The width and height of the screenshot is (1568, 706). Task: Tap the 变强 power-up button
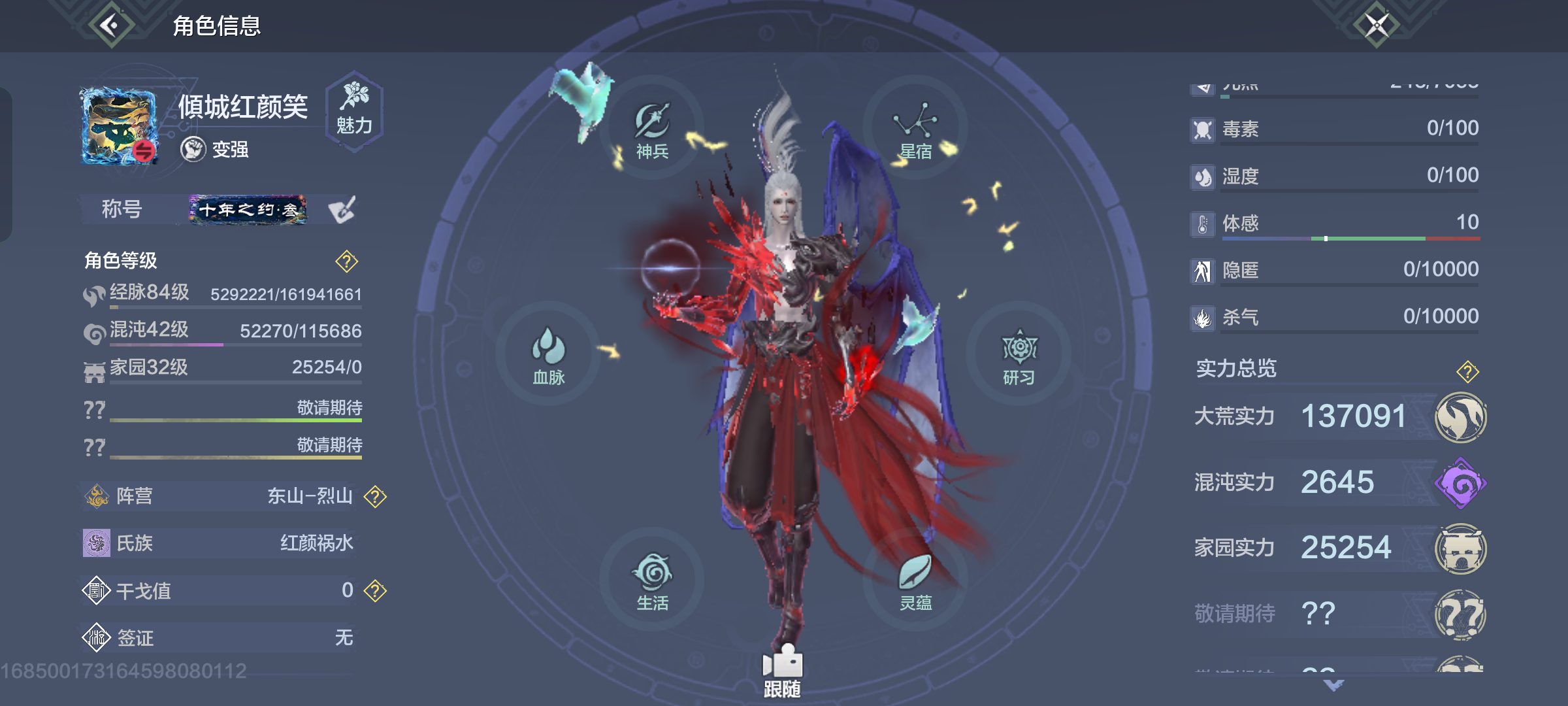pyautogui.click(x=216, y=150)
